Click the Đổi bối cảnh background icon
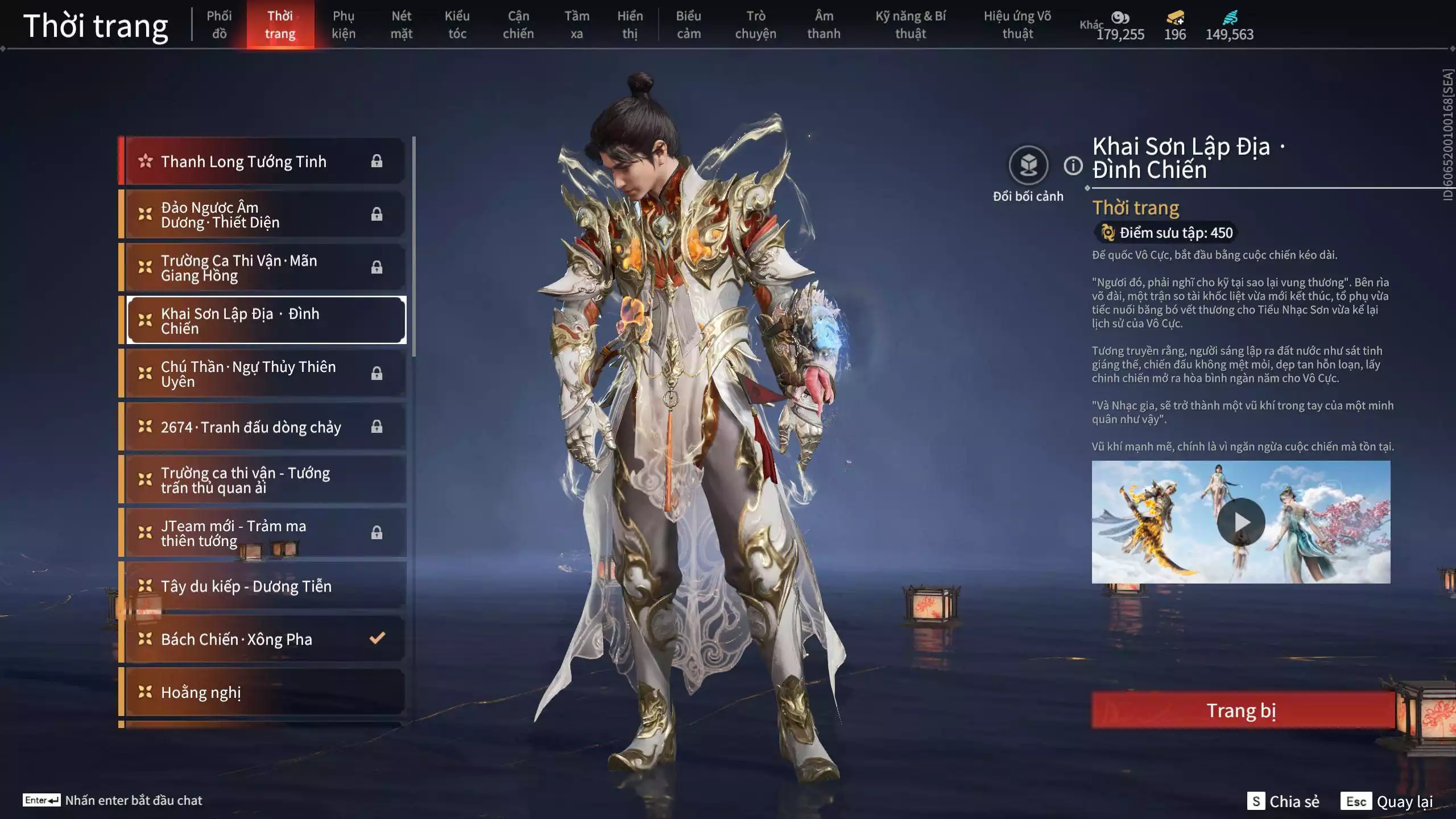This screenshot has width=1456, height=819. pyautogui.click(x=1028, y=166)
